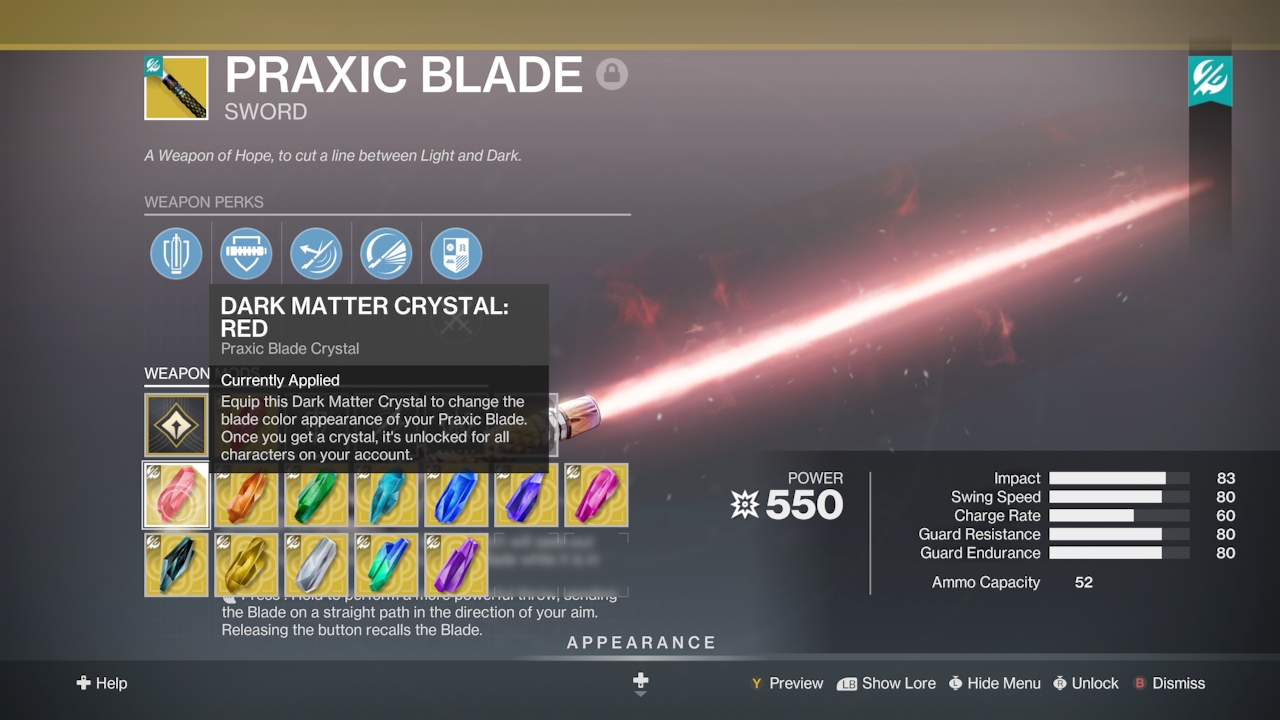Click the Praxic Blade weapon icon
Image resolution: width=1280 pixels, height=720 pixels.
point(177,88)
